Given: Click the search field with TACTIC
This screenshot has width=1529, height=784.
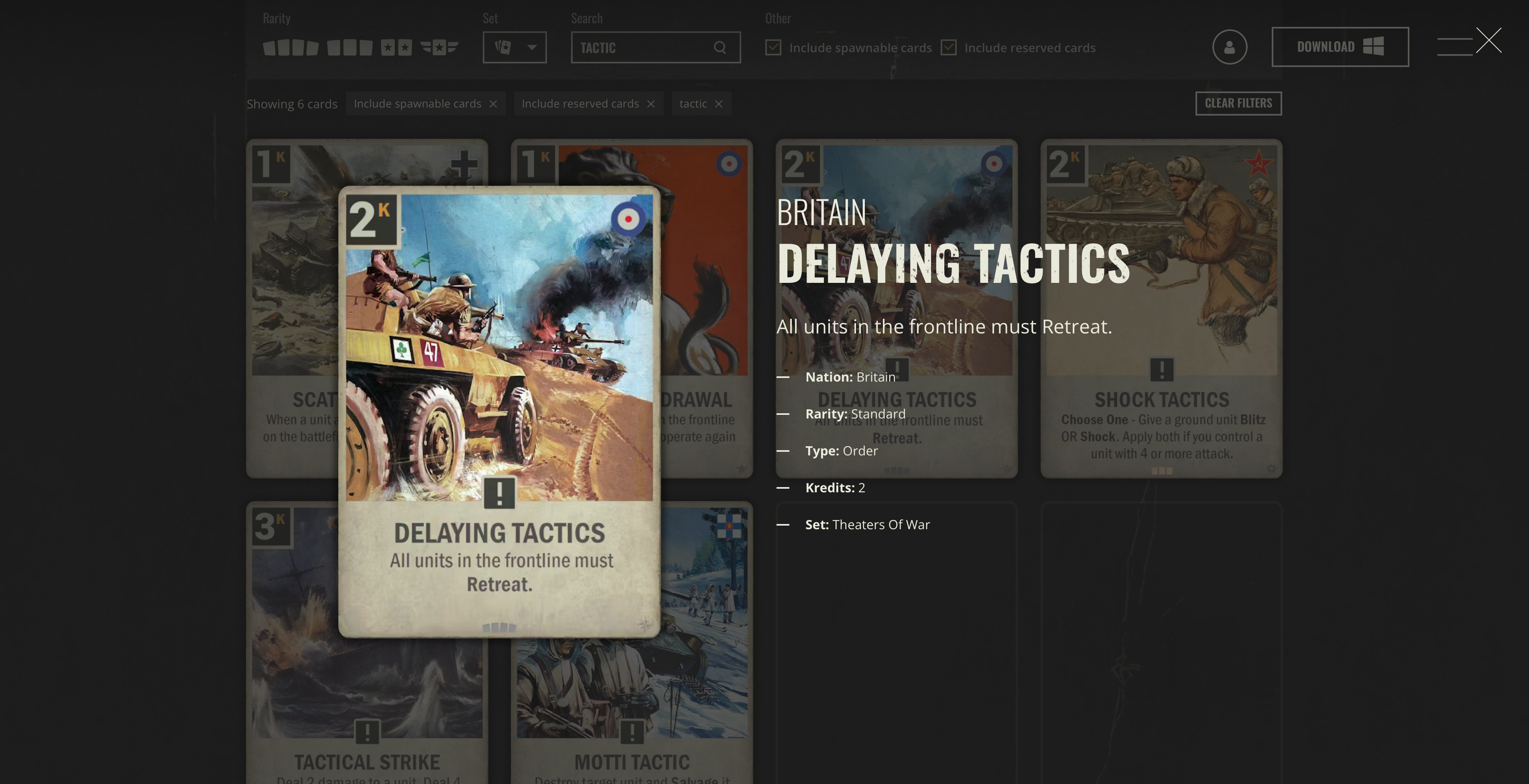Looking at the screenshot, I should click(644, 47).
